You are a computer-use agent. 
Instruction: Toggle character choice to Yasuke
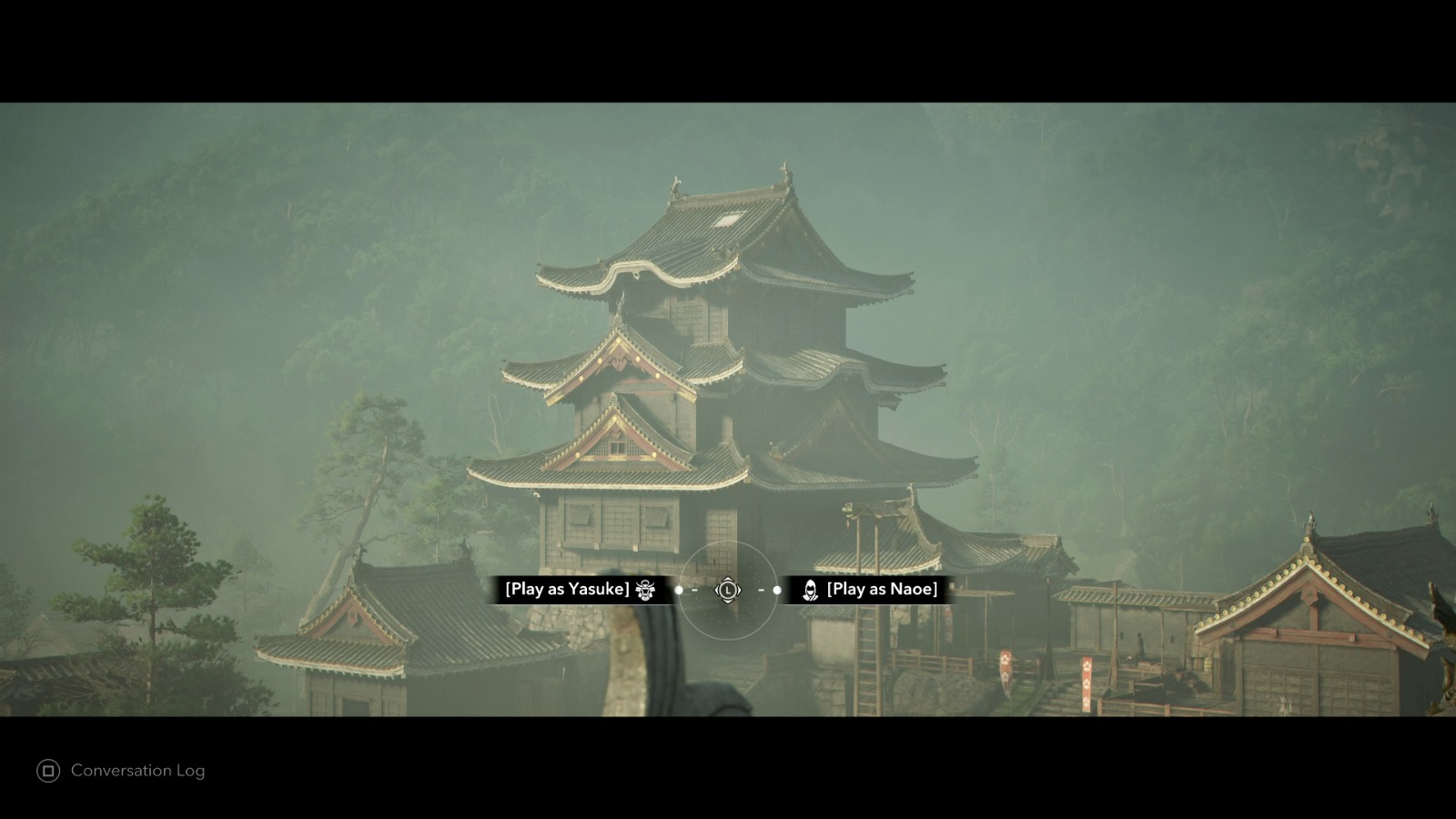click(x=567, y=589)
